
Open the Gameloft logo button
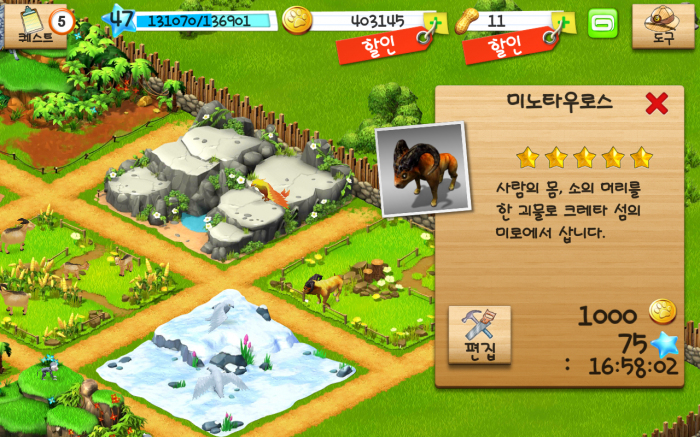[x=603, y=22]
